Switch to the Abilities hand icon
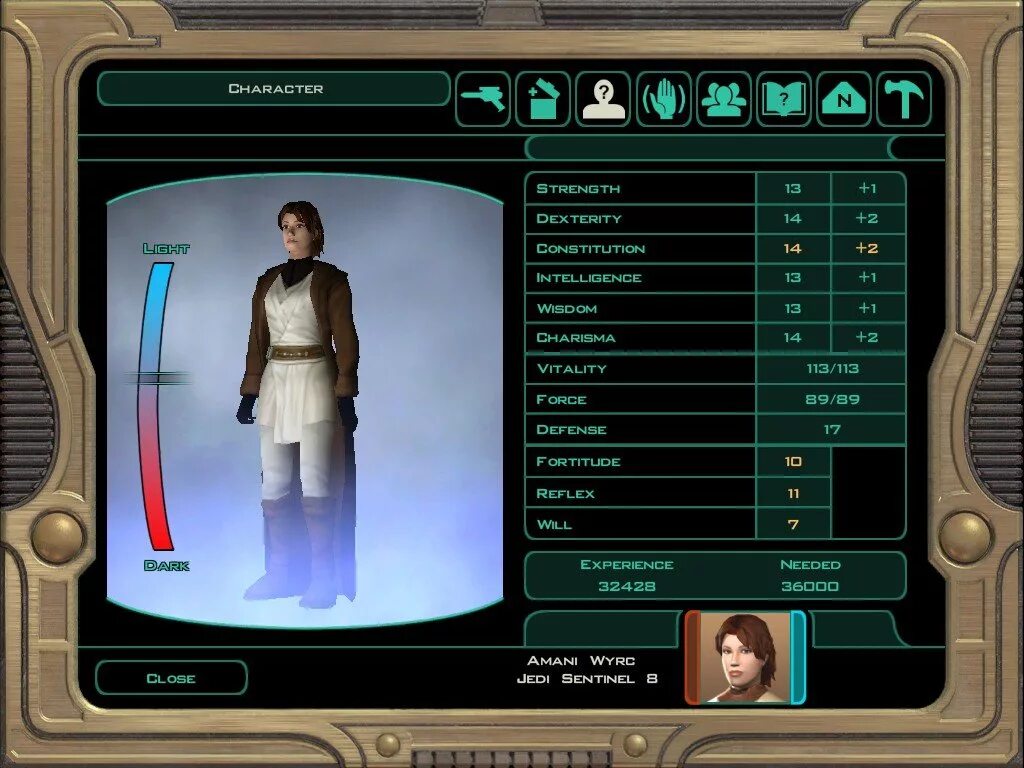This screenshot has width=1024, height=768. pyautogui.click(x=663, y=99)
